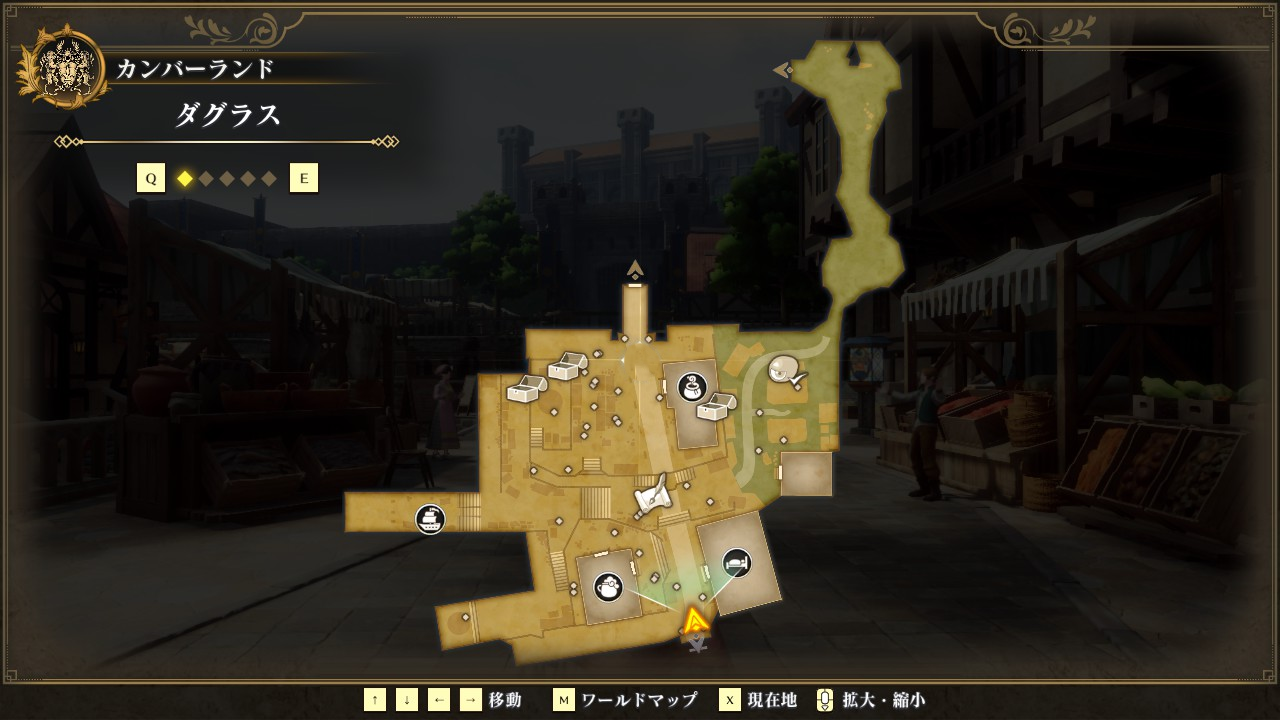
Task: Click the left-pointing exit arrow on winding path
Action: point(782,70)
